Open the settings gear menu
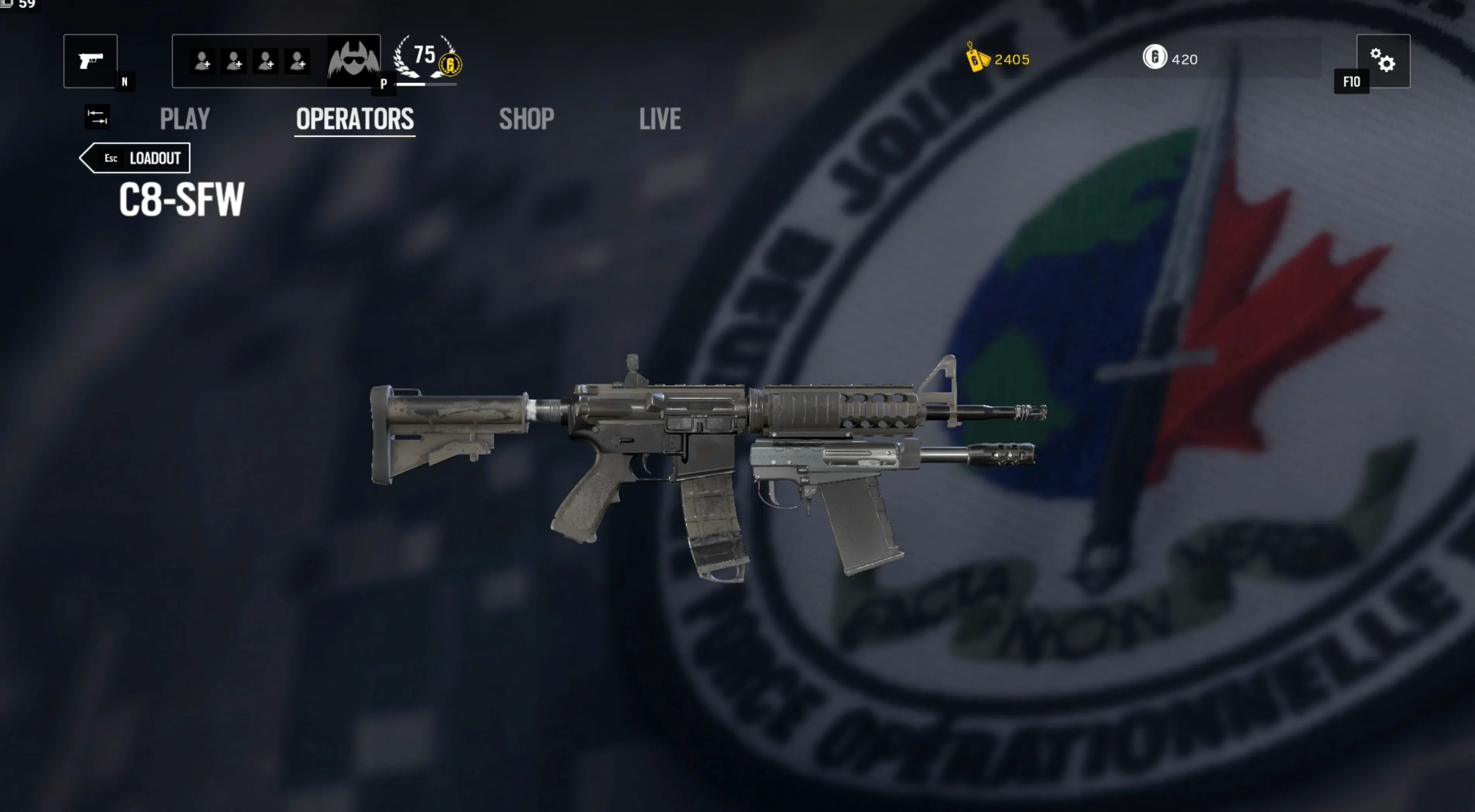 (1383, 61)
